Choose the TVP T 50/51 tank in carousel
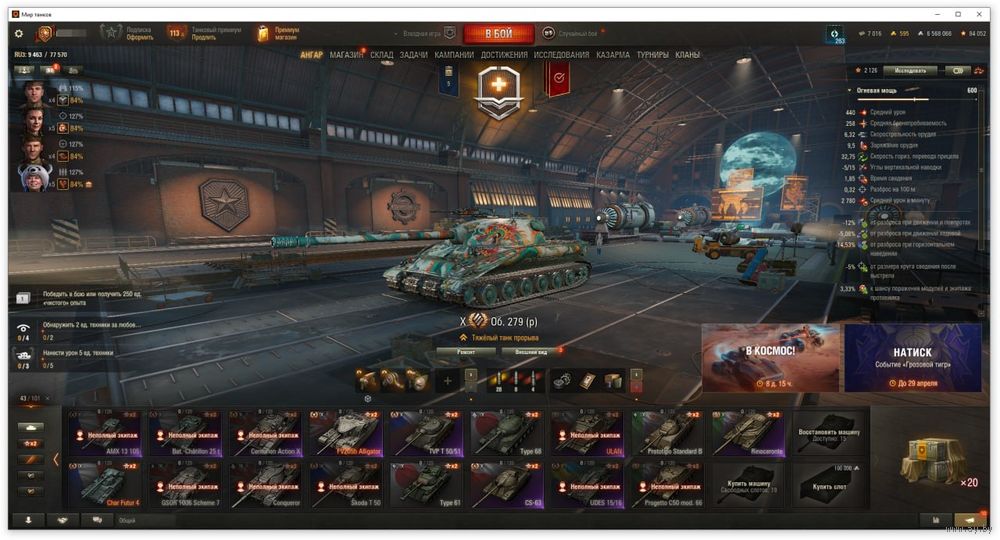 [x=426, y=433]
